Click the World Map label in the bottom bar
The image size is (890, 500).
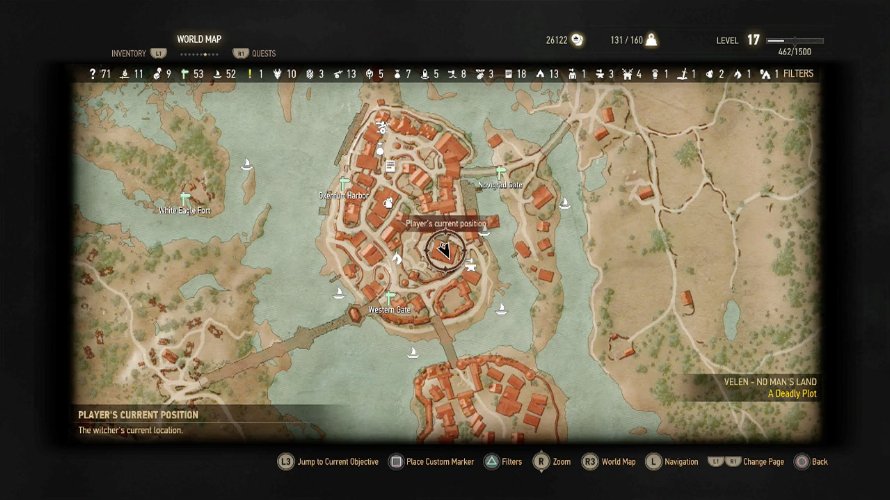tap(617, 462)
